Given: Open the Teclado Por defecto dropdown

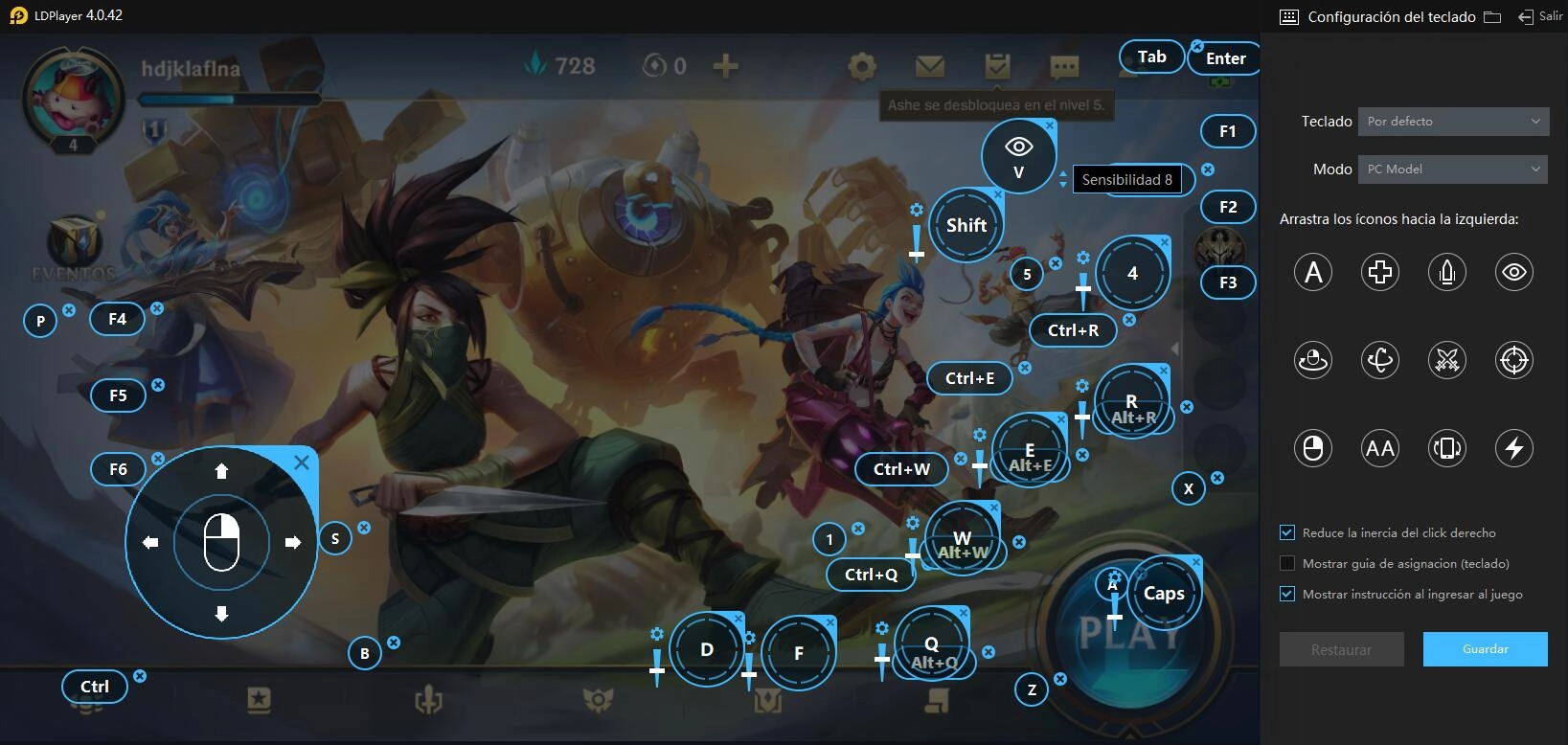Looking at the screenshot, I should click(x=1452, y=121).
